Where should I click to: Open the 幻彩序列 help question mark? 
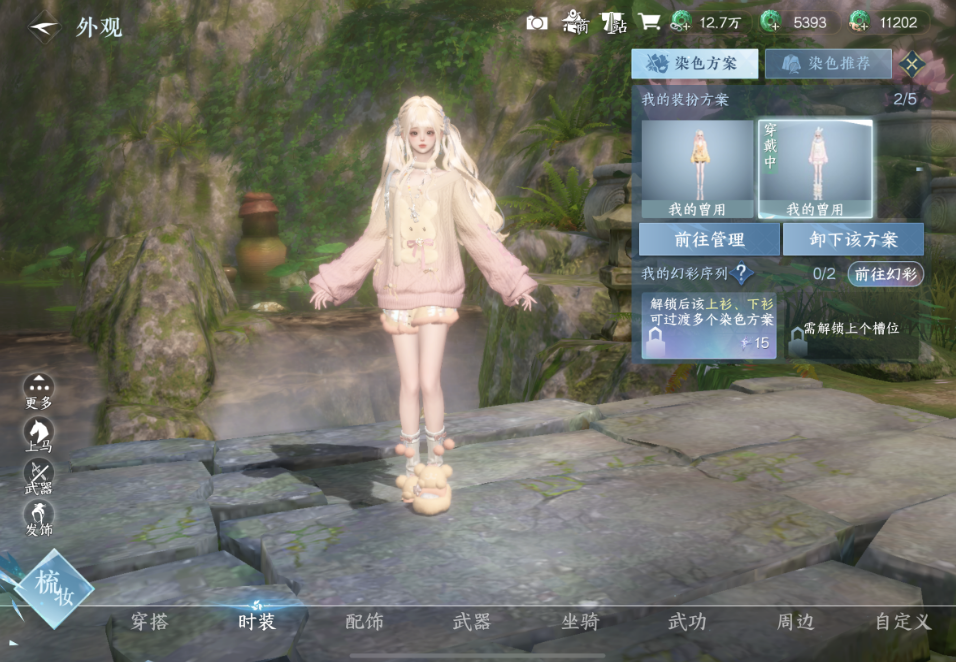tap(742, 274)
